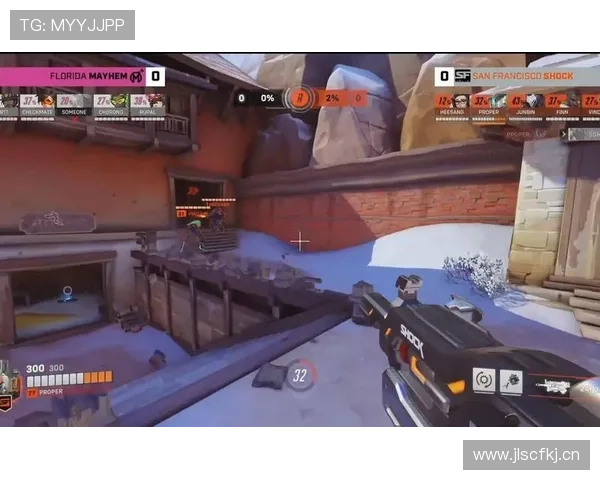Select Heesang's player card
Image resolution: width=600 pixels, height=480 pixels.
[454, 104]
